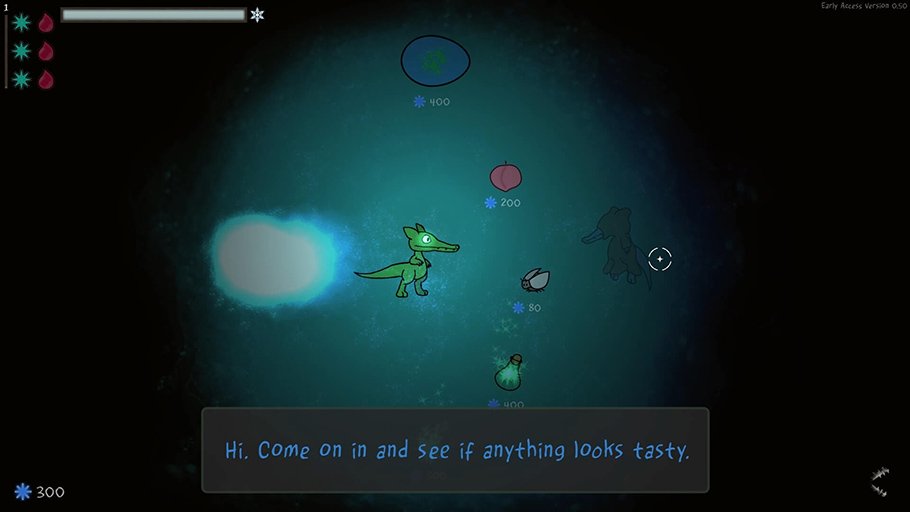Click the snowflake icon beside the bar
Screen dimensions: 910x512
[x=258, y=15]
